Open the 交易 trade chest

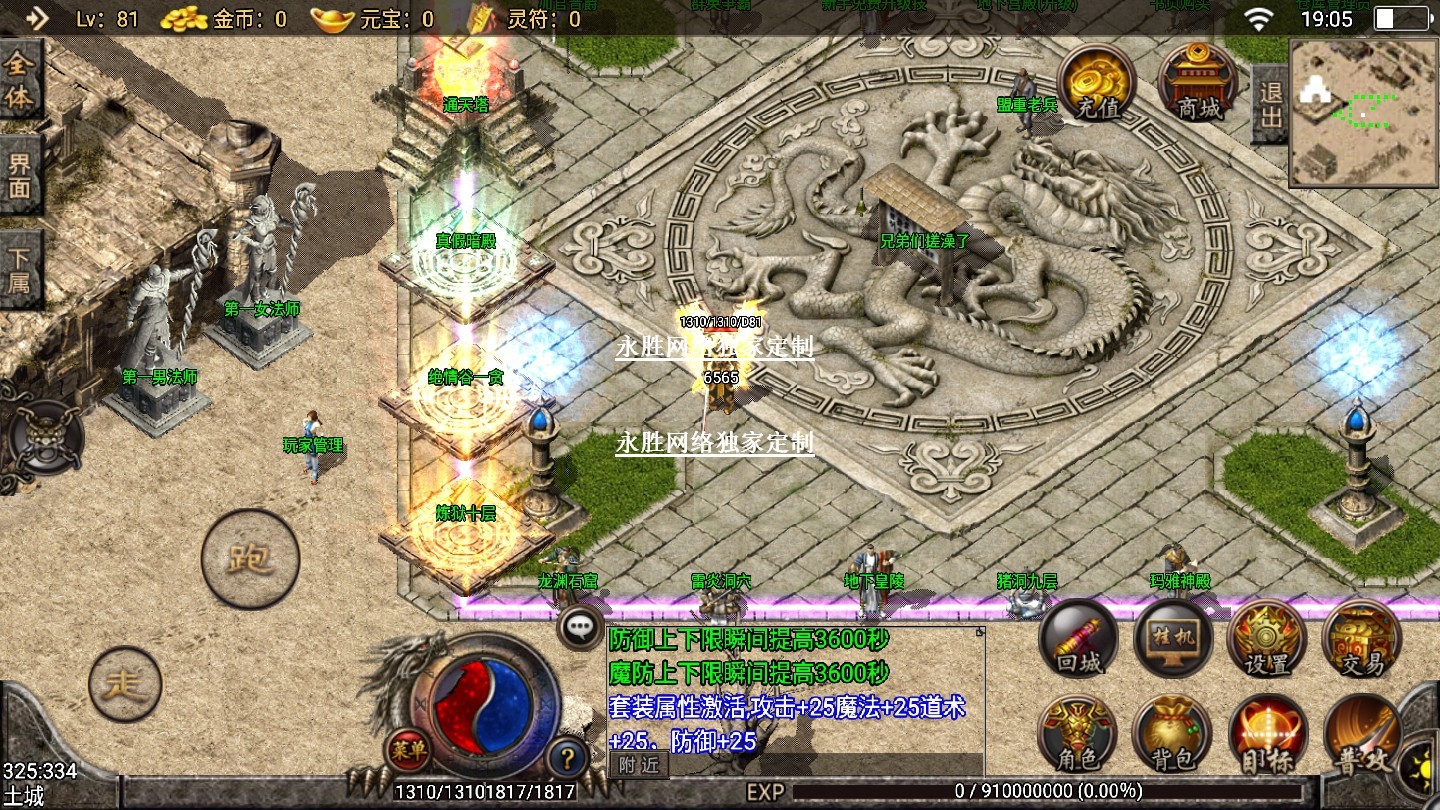click(1361, 640)
